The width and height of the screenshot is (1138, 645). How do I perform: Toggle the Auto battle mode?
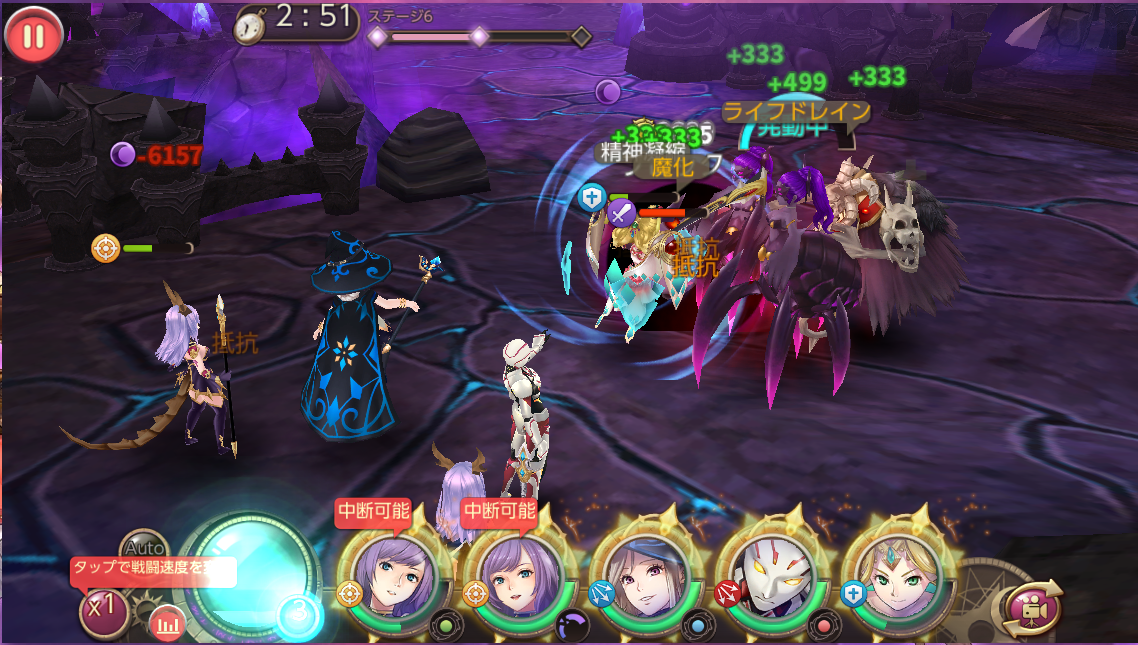coord(144,547)
